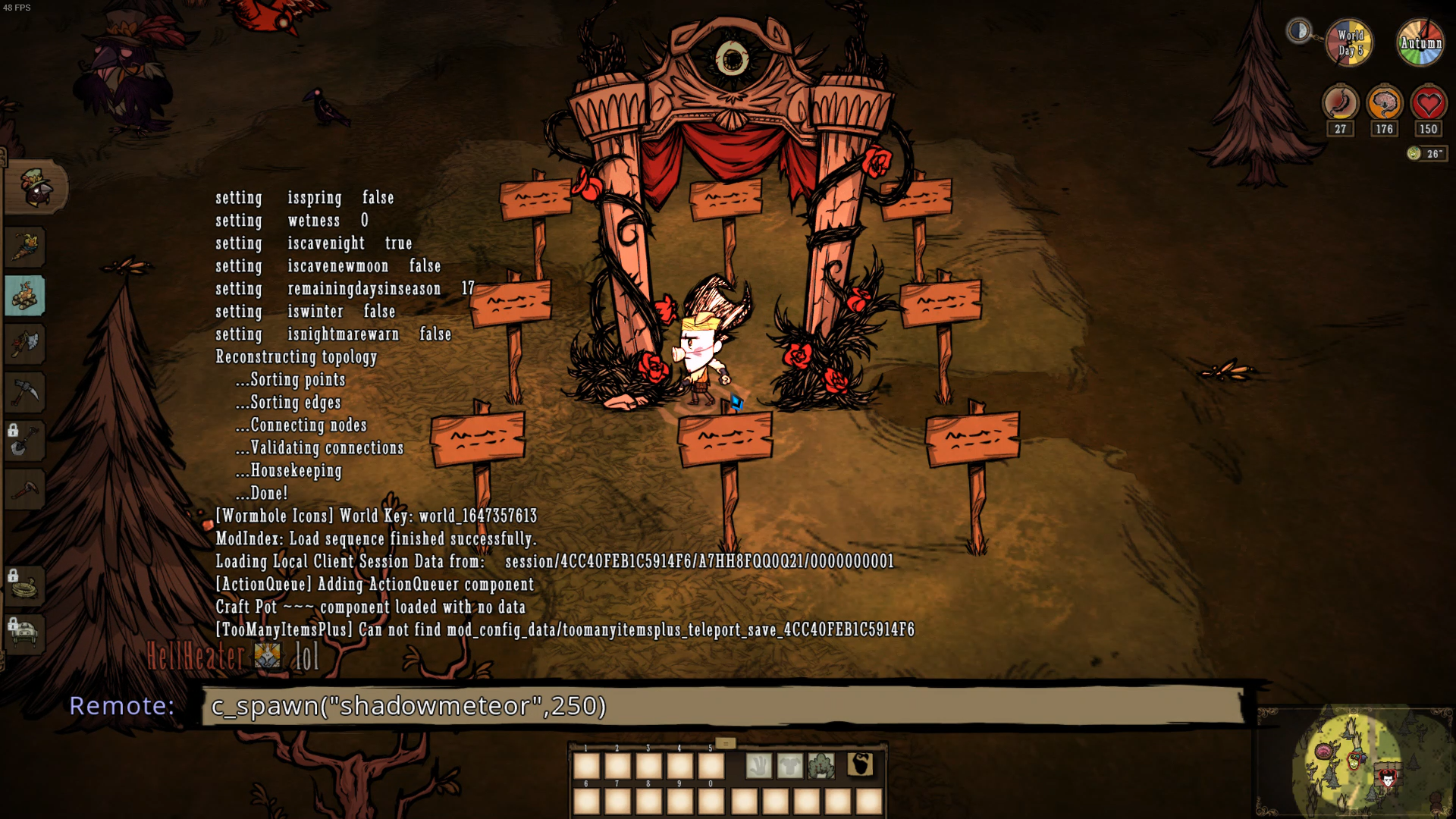
Task: Click the moon phase indicator
Action: click(x=1299, y=31)
